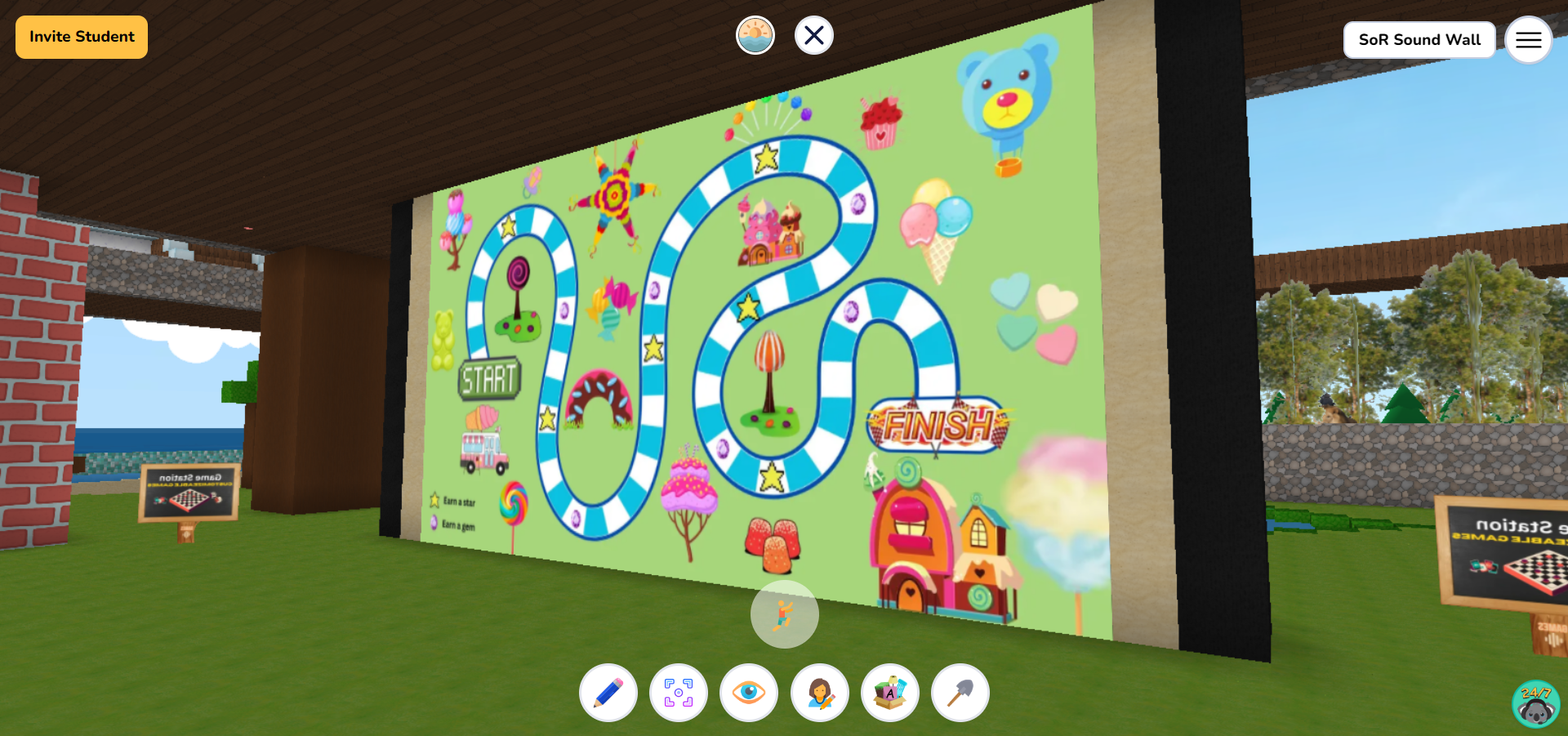Toggle the eye visibility mode on
Image resolution: width=1568 pixels, height=736 pixels.
749,693
